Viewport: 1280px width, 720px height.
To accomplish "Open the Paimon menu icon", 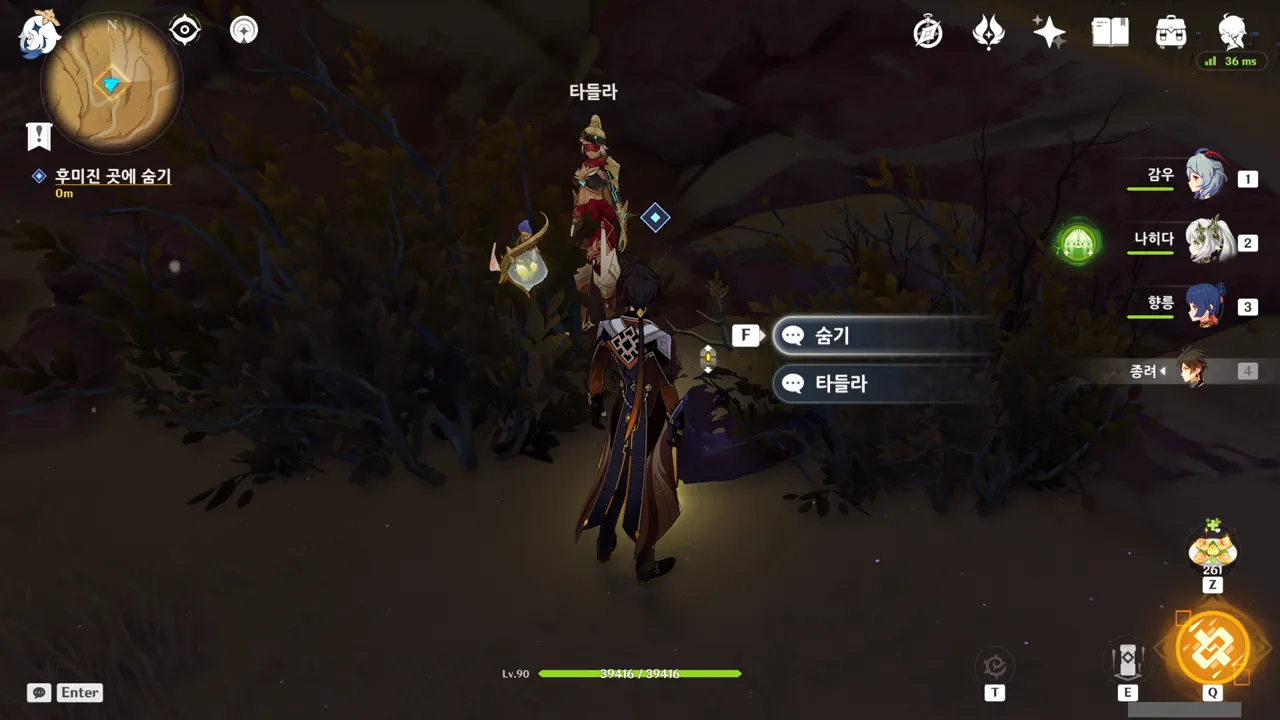I will click(x=40, y=32).
